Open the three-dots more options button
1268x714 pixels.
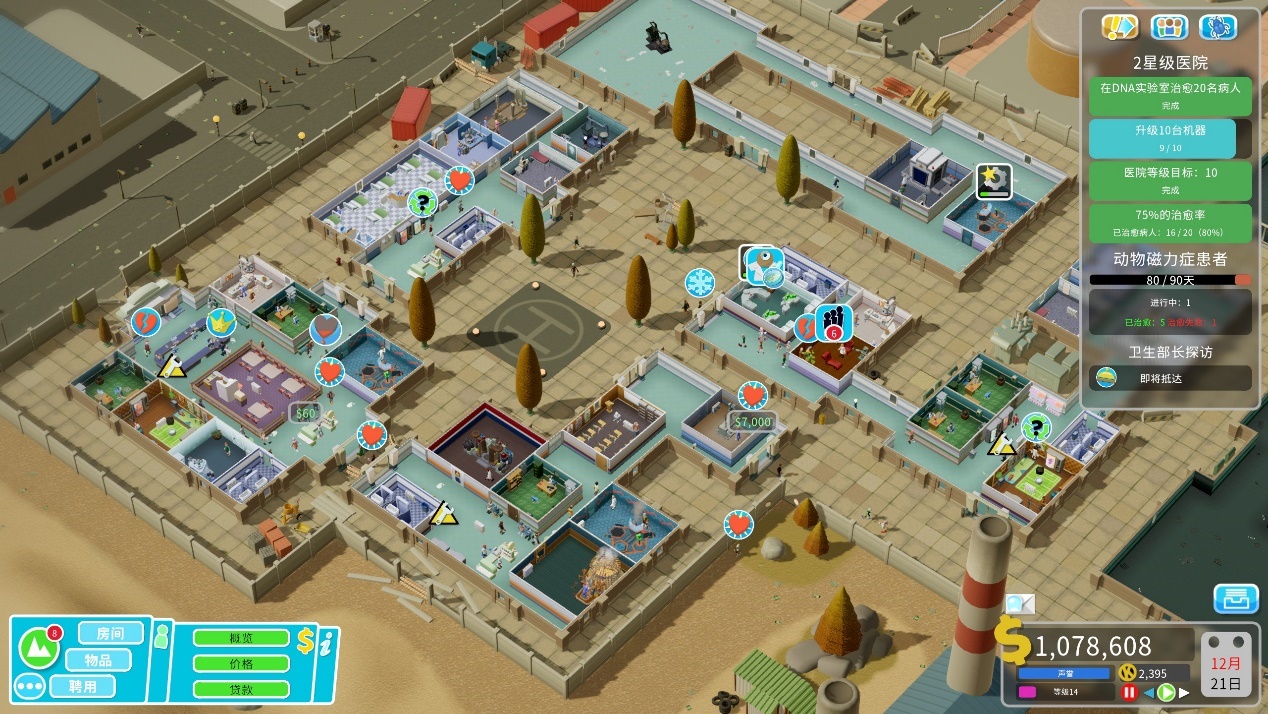click(29, 688)
